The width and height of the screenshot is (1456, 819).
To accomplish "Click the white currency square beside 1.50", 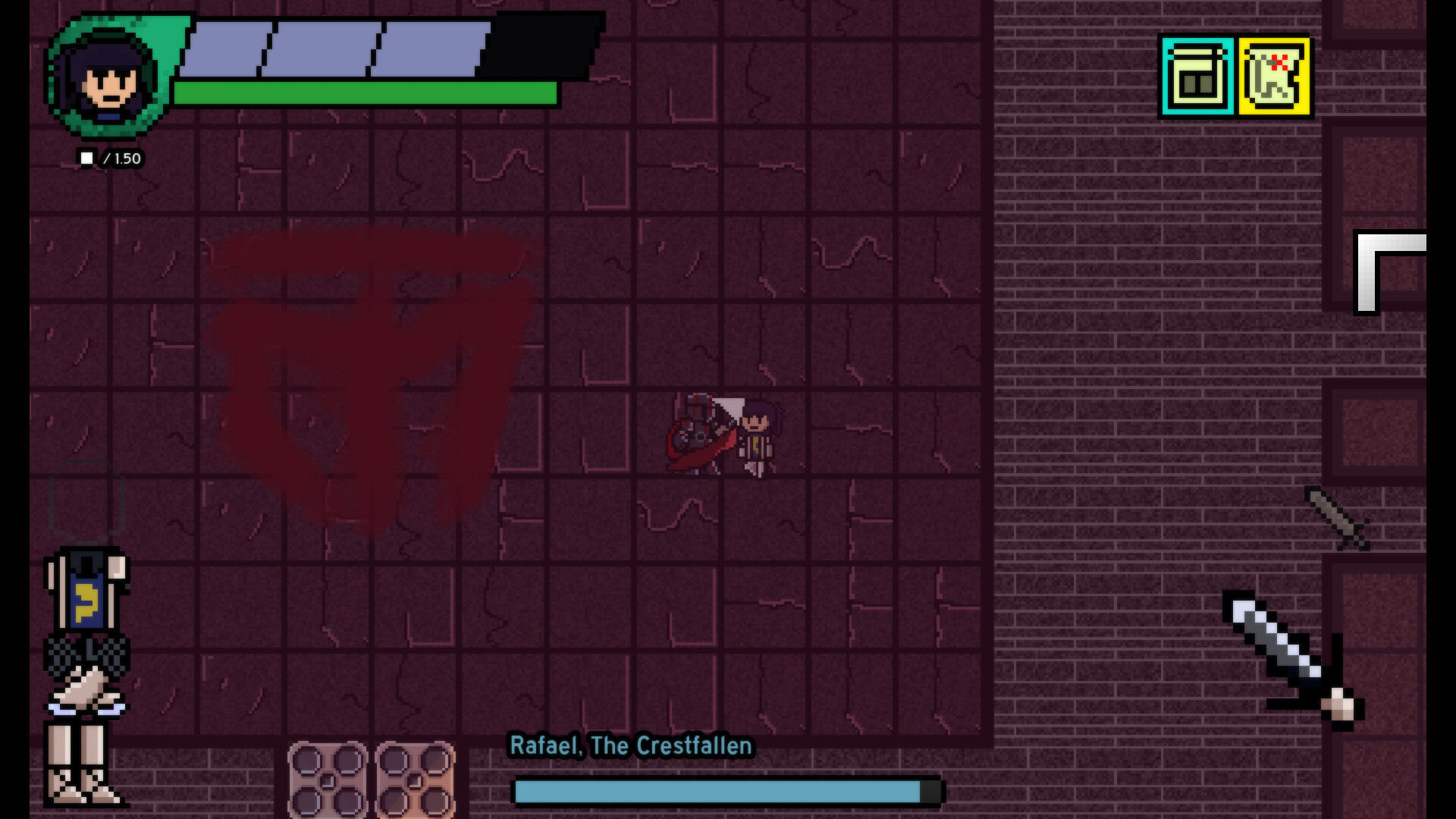I will click(87, 158).
